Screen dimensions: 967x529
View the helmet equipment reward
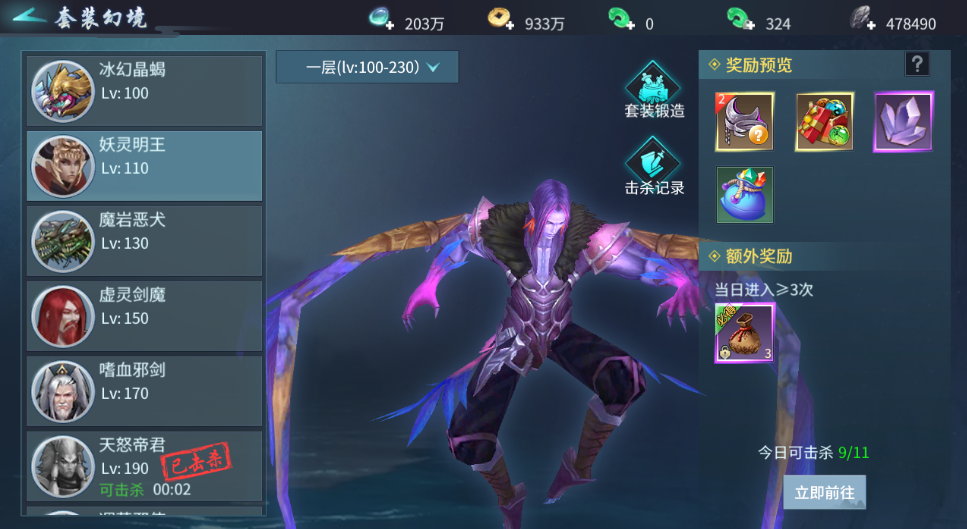[744, 122]
